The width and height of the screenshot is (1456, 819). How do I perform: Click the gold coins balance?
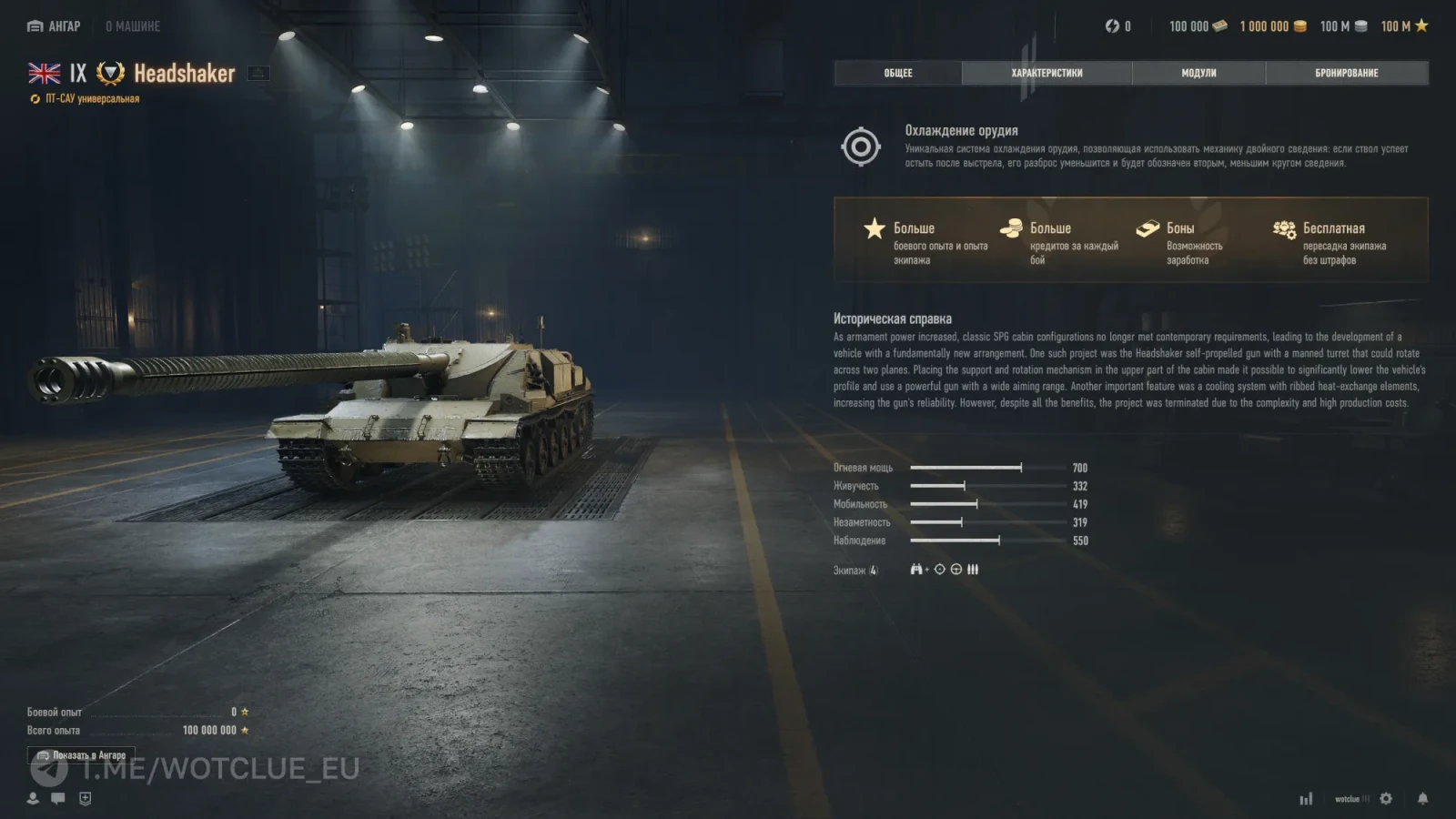1272,26
